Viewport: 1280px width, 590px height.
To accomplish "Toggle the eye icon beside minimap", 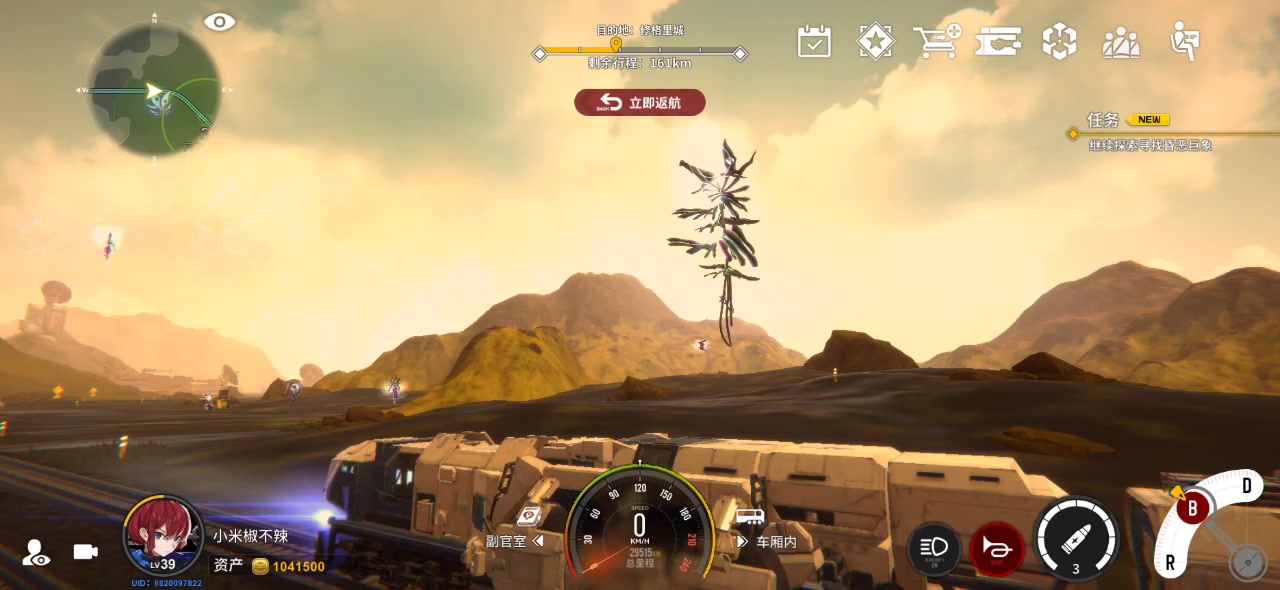I will 219,22.
